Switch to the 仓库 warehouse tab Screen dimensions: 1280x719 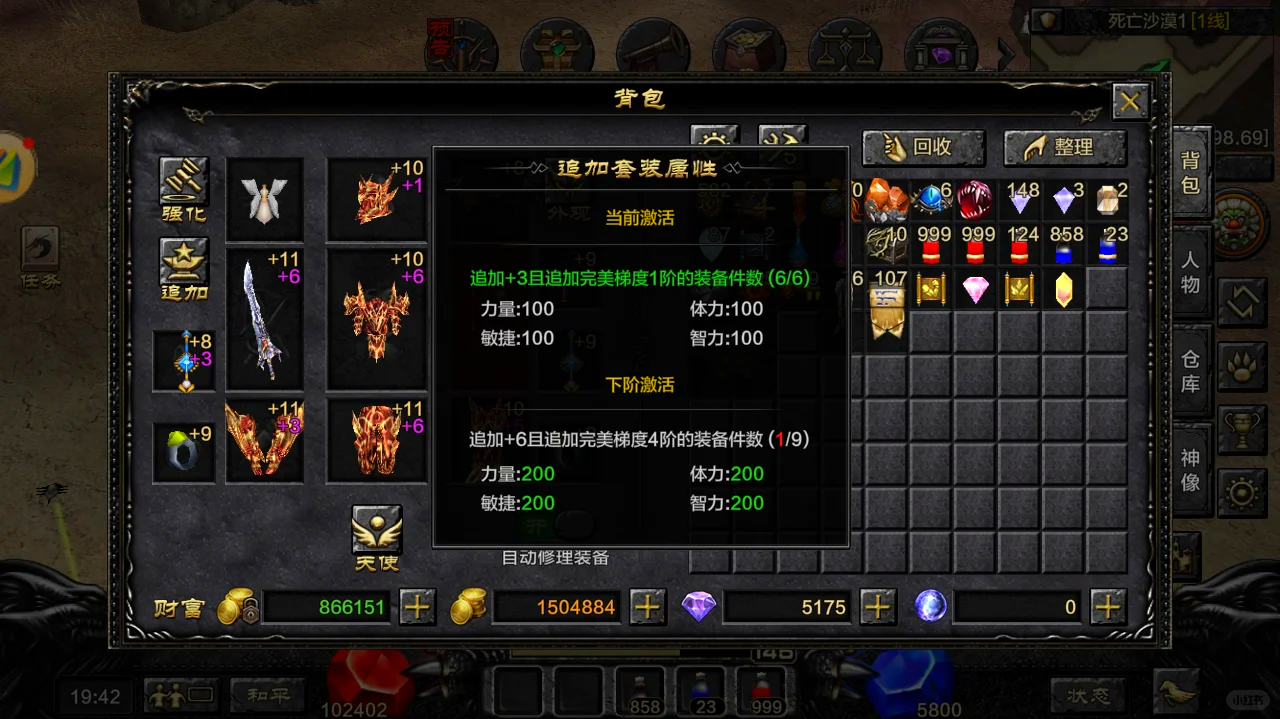(x=1190, y=370)
